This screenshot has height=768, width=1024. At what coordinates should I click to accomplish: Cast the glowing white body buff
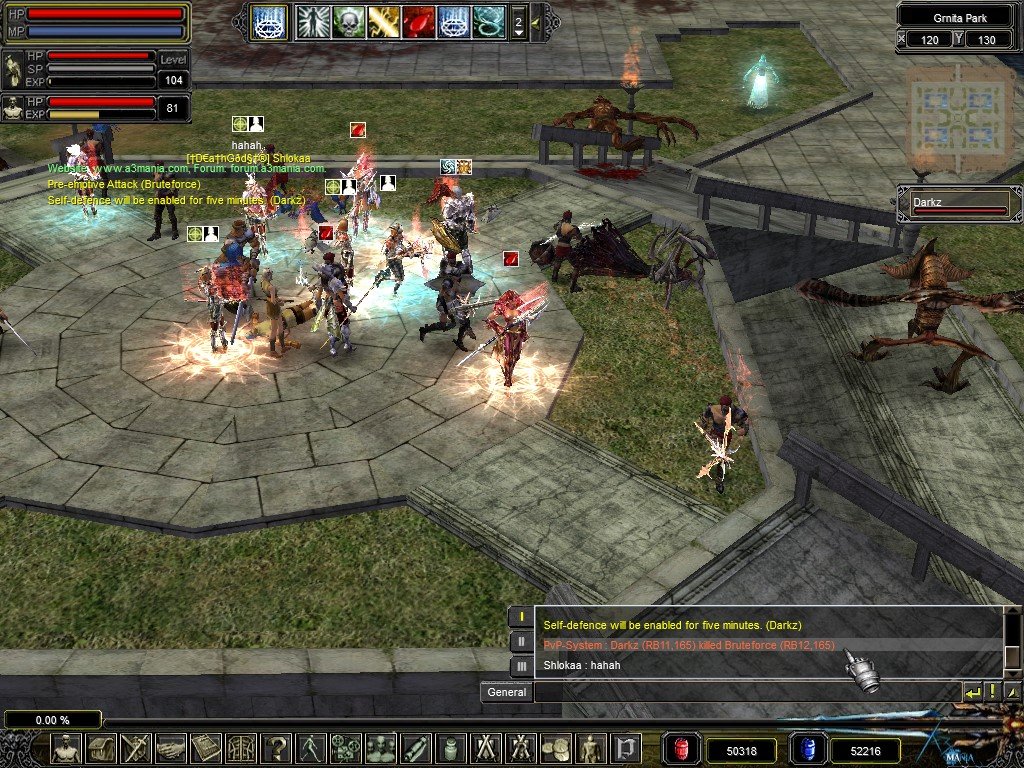pos(313,21)
